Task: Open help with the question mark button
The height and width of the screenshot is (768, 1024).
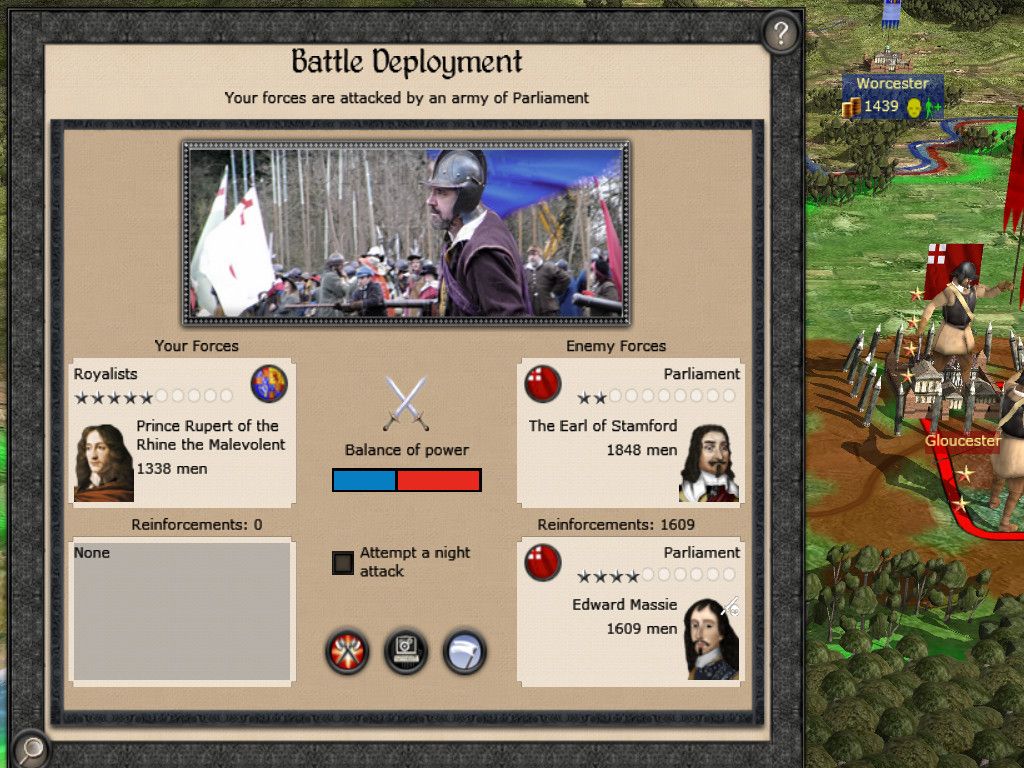Action: (781, 34)
